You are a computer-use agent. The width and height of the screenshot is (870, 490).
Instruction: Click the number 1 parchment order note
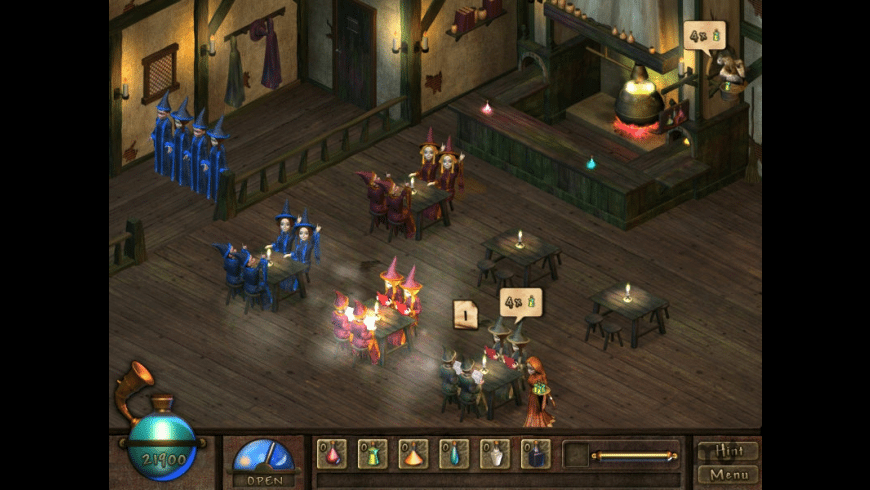click(465, 315)
